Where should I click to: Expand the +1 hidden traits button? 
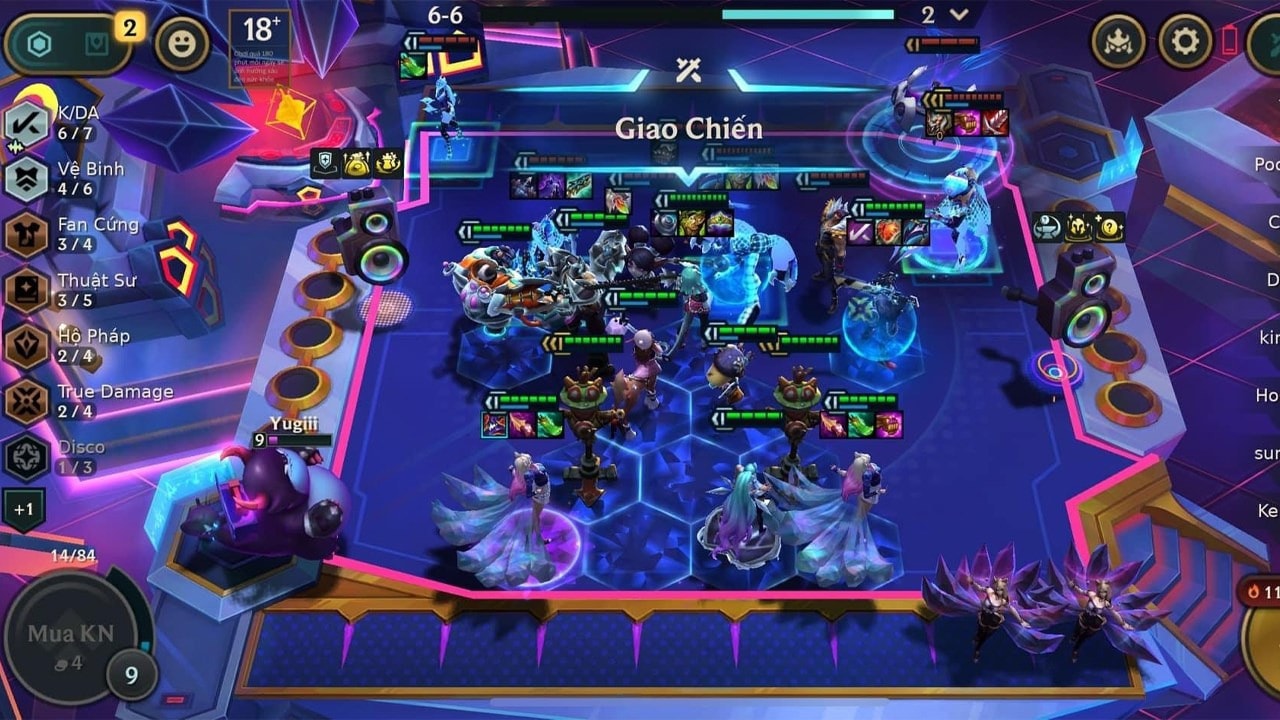(x=23, y=509)
